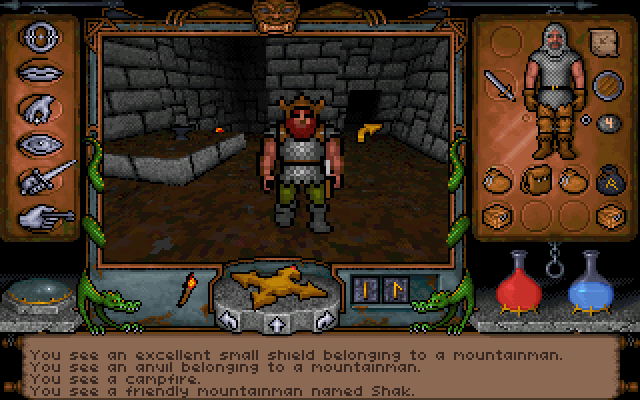
Task: Select the equipped sword slot
Action: 499,87
